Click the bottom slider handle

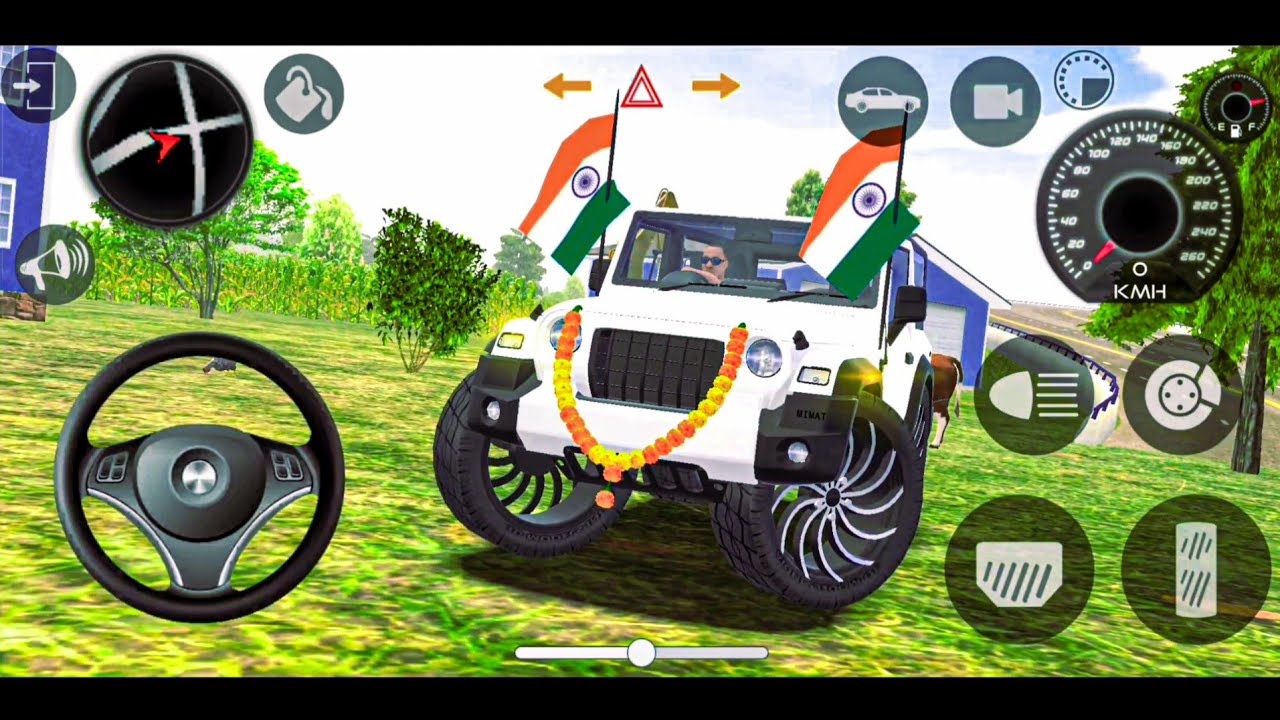click(641, 653)
